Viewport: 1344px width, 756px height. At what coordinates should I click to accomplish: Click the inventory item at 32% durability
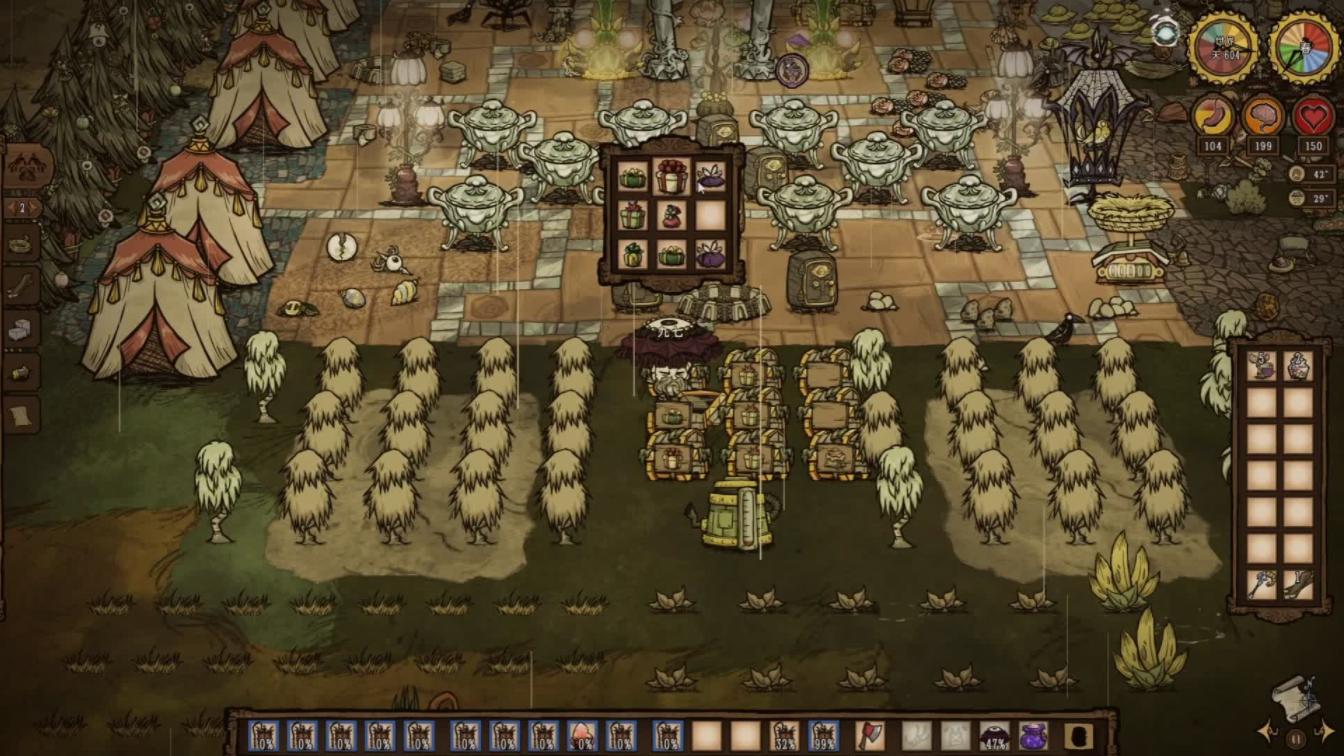pos(784,735)
